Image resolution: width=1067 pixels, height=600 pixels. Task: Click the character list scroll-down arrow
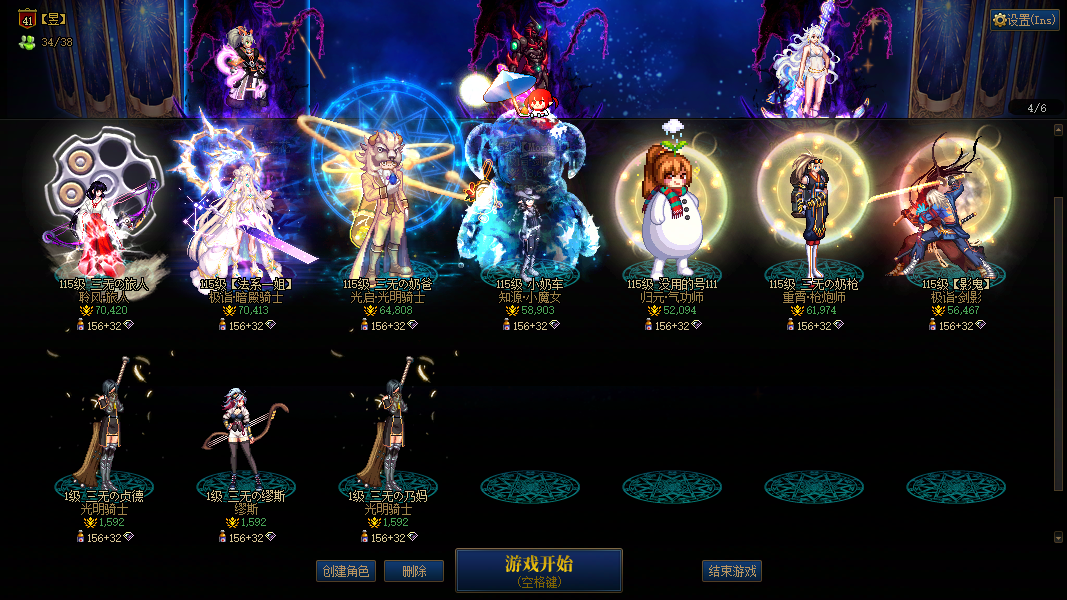[1058, 537]
